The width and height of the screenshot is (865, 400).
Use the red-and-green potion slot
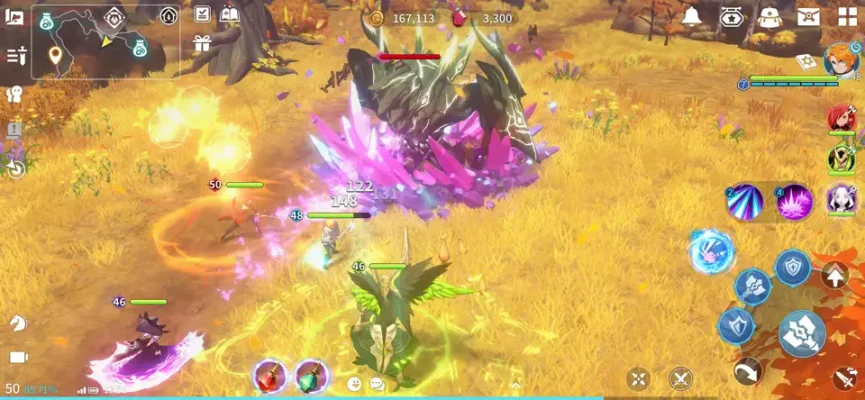pyautogui.click(x=312, y=376)
